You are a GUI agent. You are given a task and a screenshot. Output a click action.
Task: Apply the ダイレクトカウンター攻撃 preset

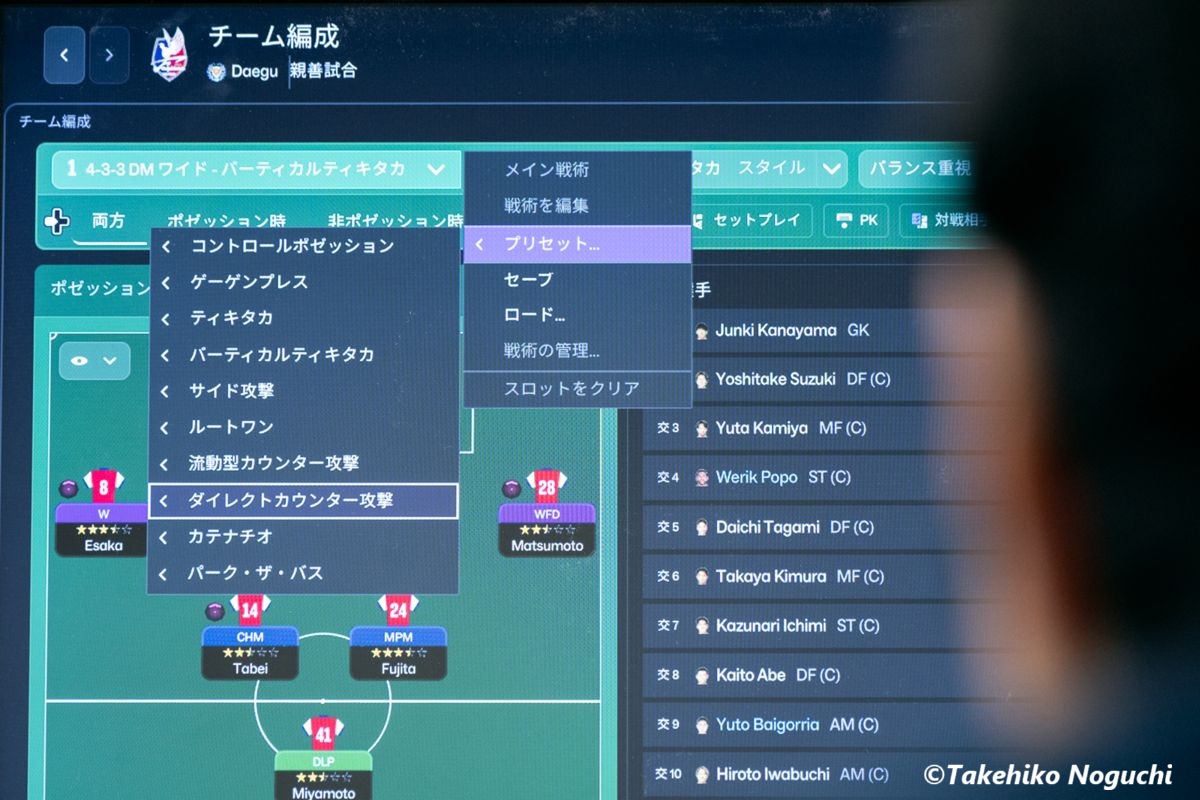tap(291, 500)
